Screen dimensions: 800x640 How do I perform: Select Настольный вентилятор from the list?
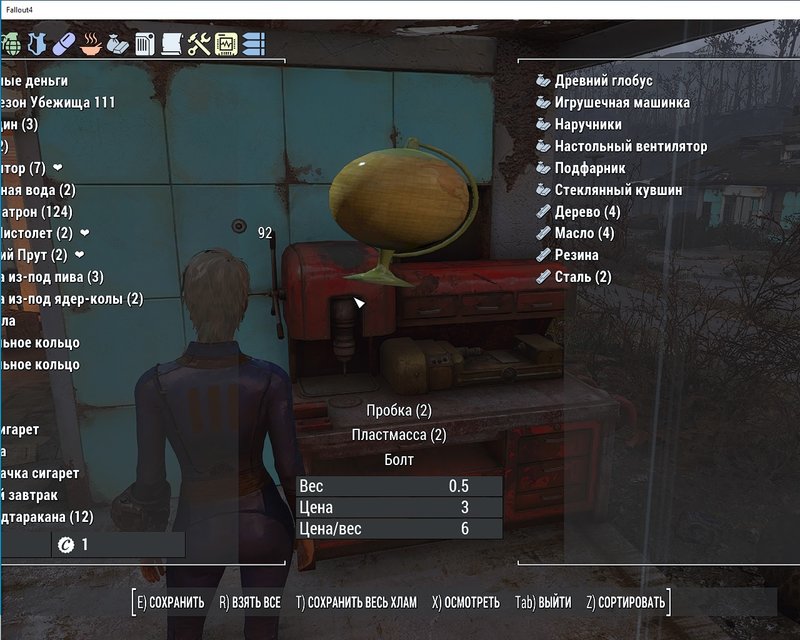(631, 147)
